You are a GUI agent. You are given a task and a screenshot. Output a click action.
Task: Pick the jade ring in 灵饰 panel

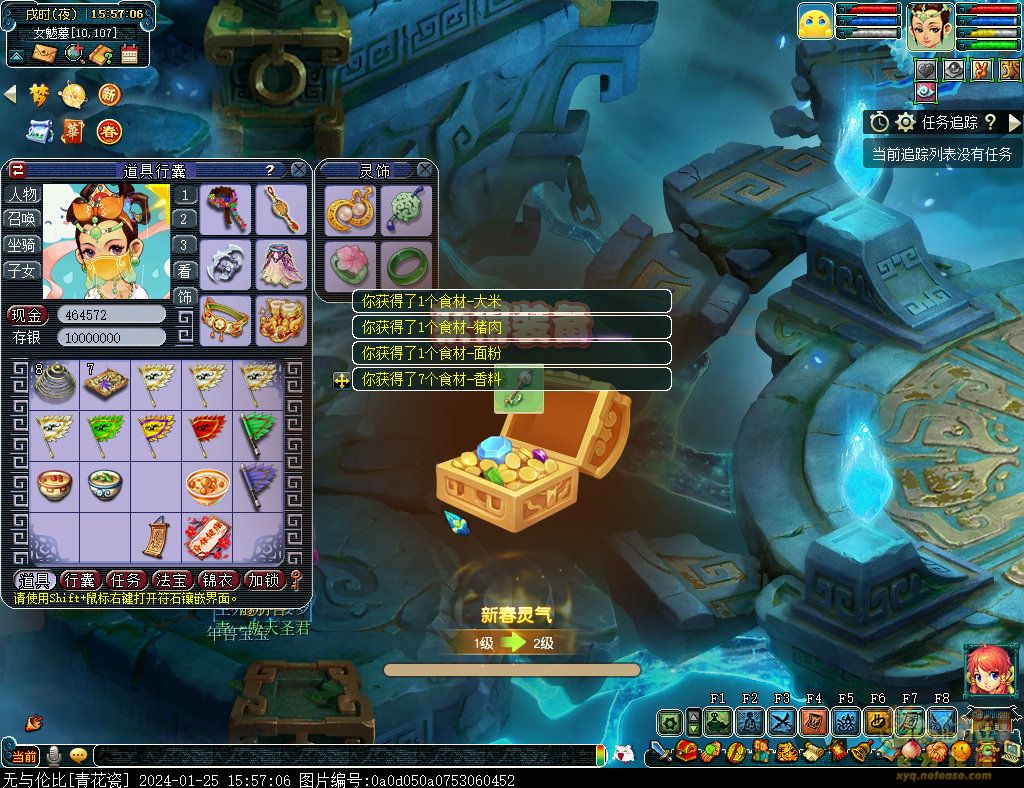(405, 265)
